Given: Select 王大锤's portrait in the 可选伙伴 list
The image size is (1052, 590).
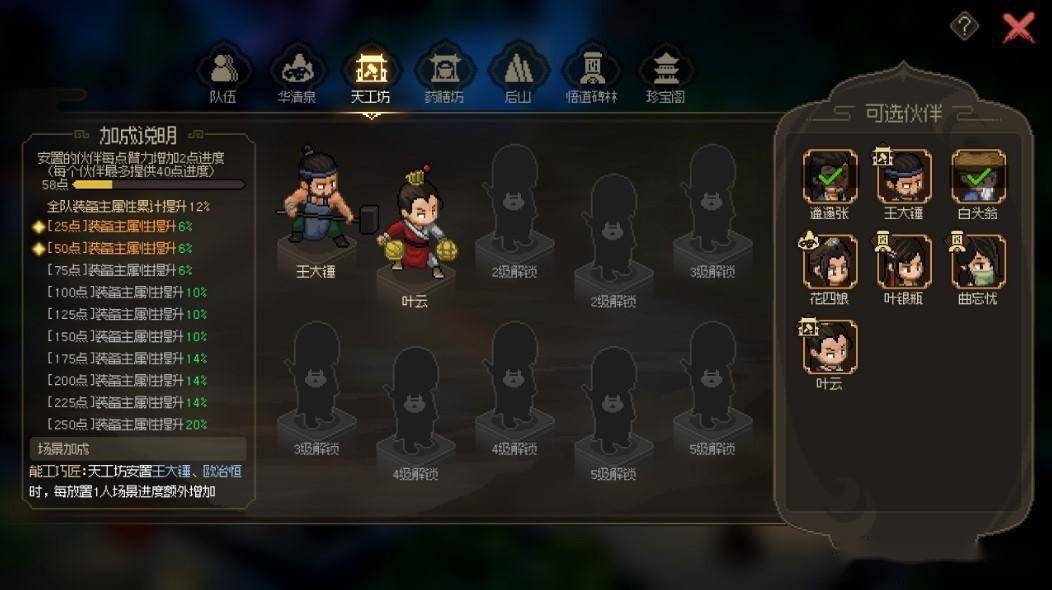Looking at the screenshot, I should click(x=904, y=177).
